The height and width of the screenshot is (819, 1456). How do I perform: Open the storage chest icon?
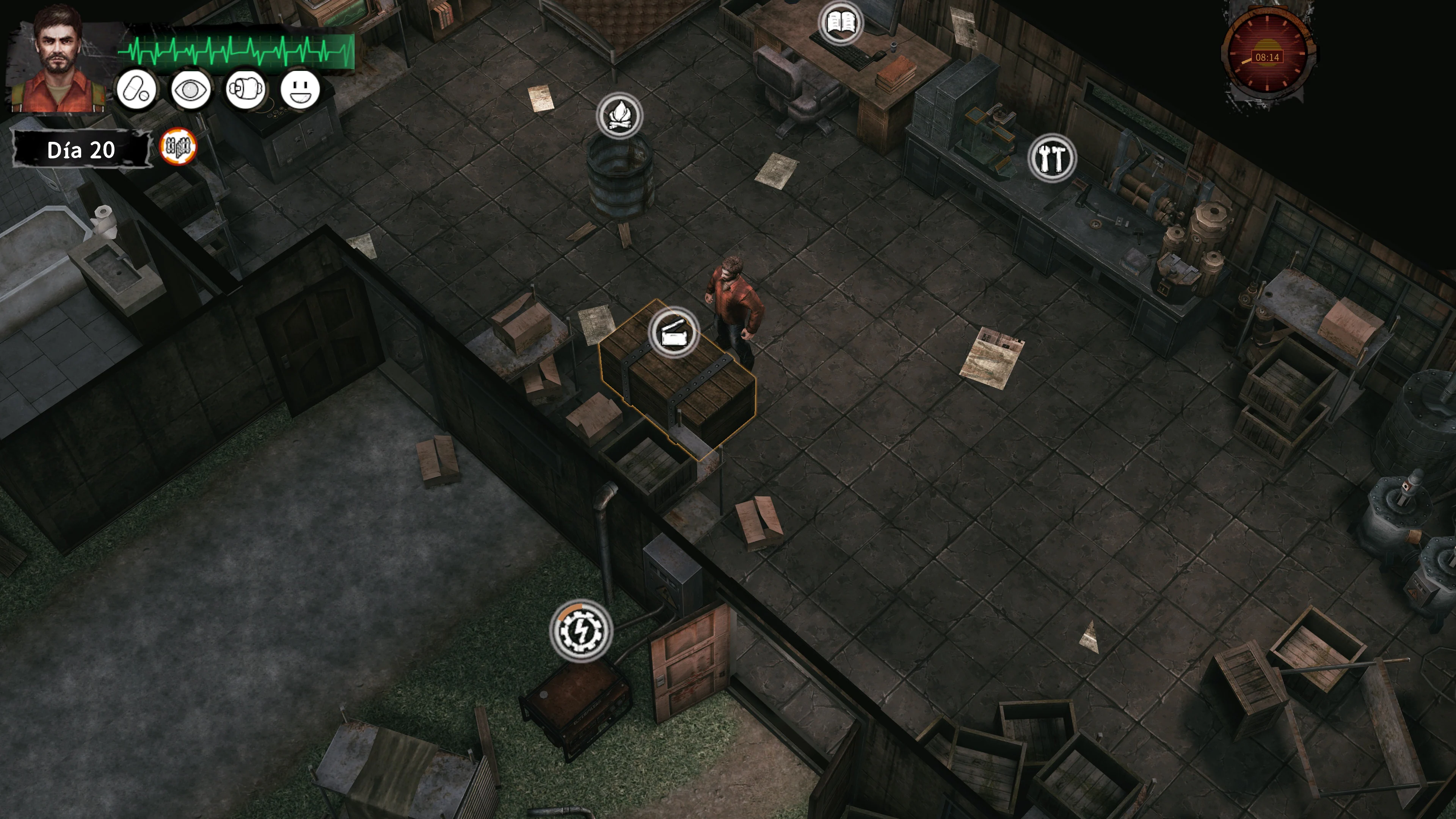tap(673, 333)
